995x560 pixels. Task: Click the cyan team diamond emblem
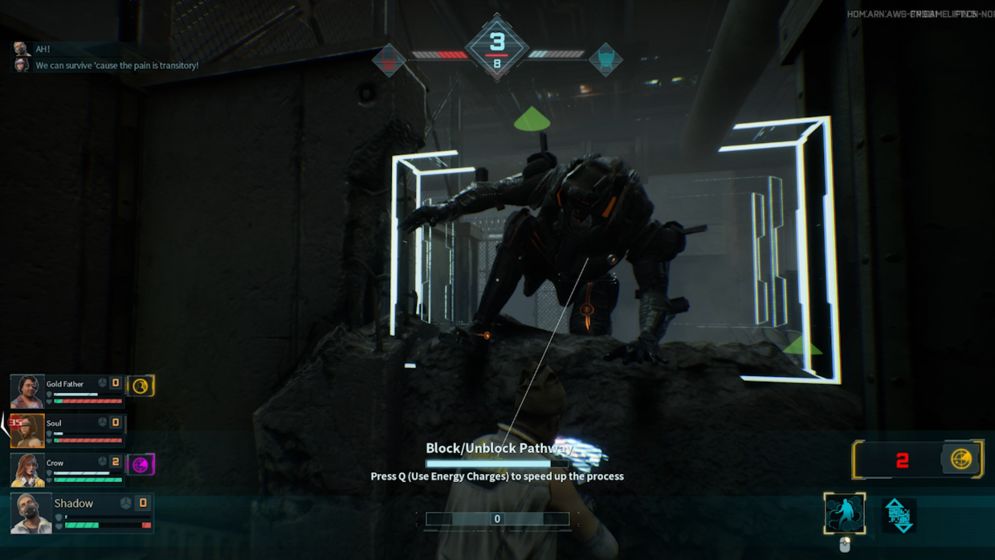pos(604,60)
